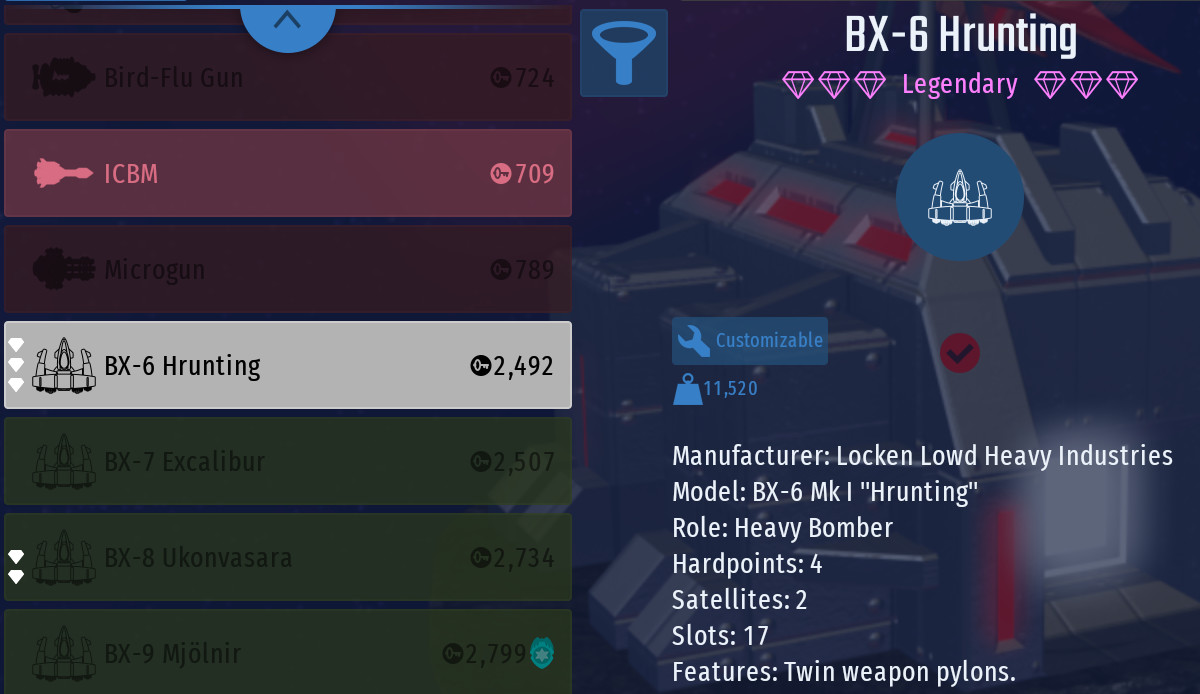Select the Bird-Flu Gun list entry
Image resolution: width=1200 pixels, height=694 pixels.
click(288, 78)
